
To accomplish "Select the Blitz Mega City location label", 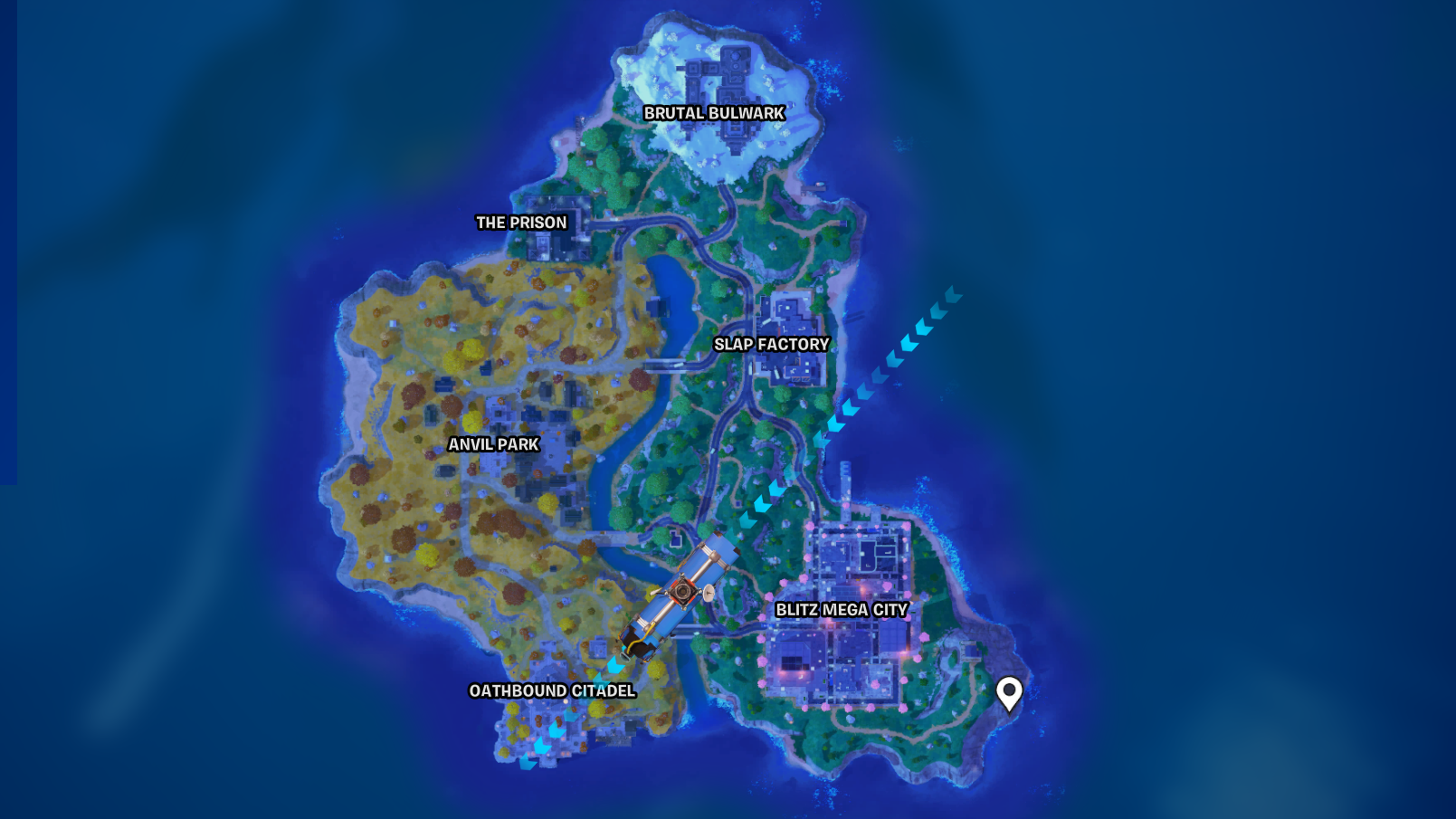I will [x=843, y=611].
